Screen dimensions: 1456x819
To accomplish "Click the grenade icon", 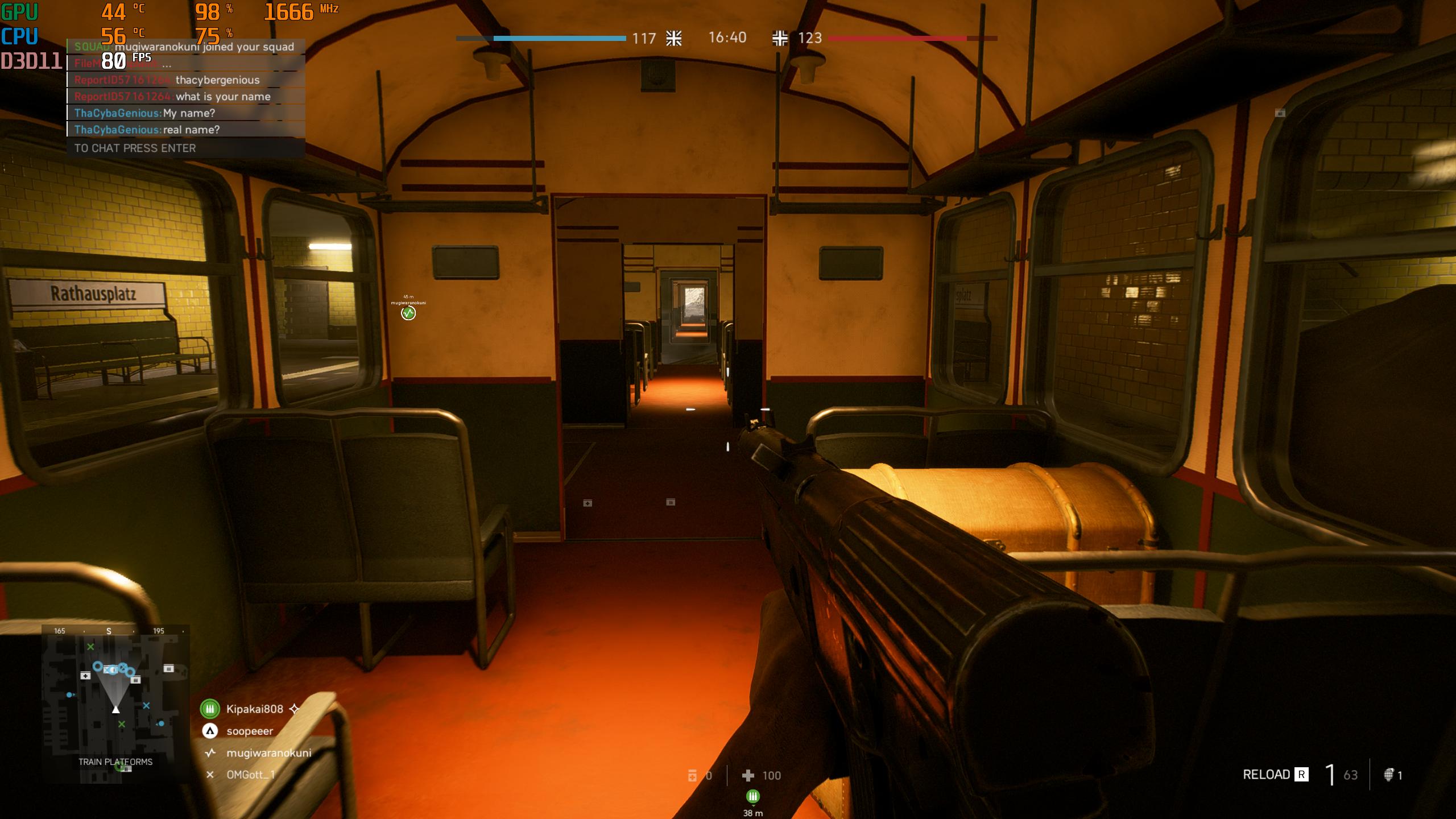I will coord(1388,775).
